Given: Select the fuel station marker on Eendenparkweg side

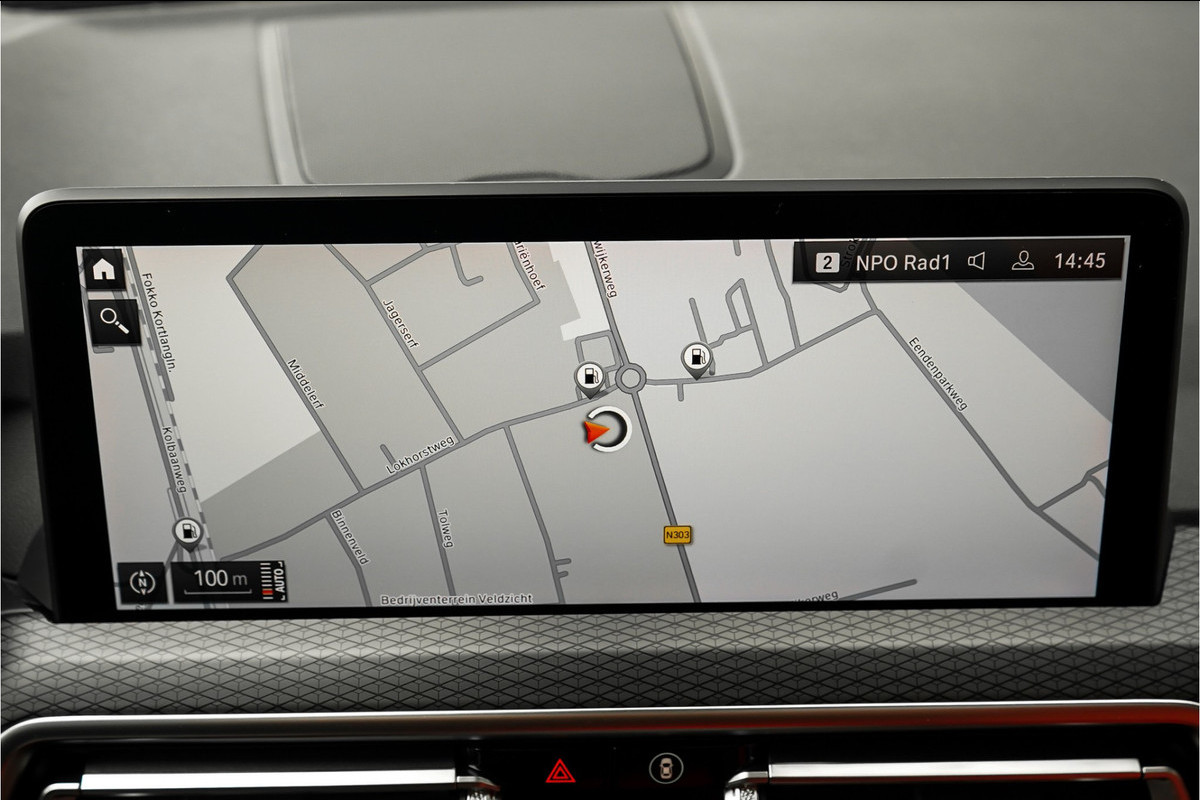Looking at the screenshot, I should (696, 357).
